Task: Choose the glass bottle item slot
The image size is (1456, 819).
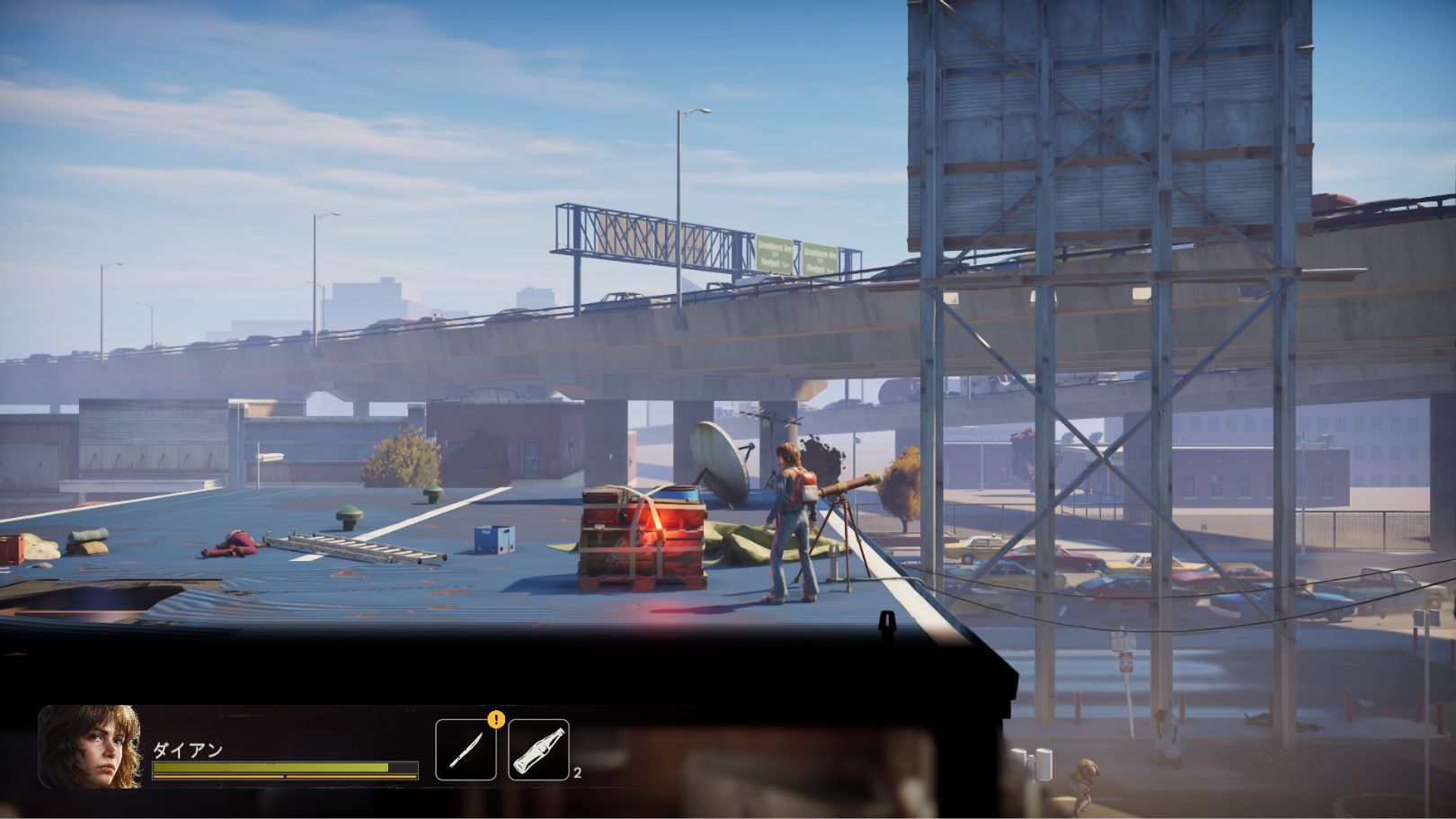Action: tap(538, 750)
